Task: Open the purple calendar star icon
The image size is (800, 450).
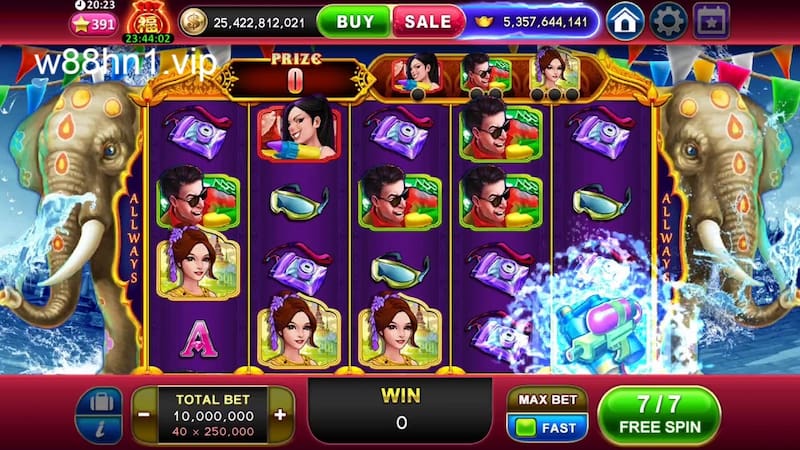Action: tap(711, 19)
